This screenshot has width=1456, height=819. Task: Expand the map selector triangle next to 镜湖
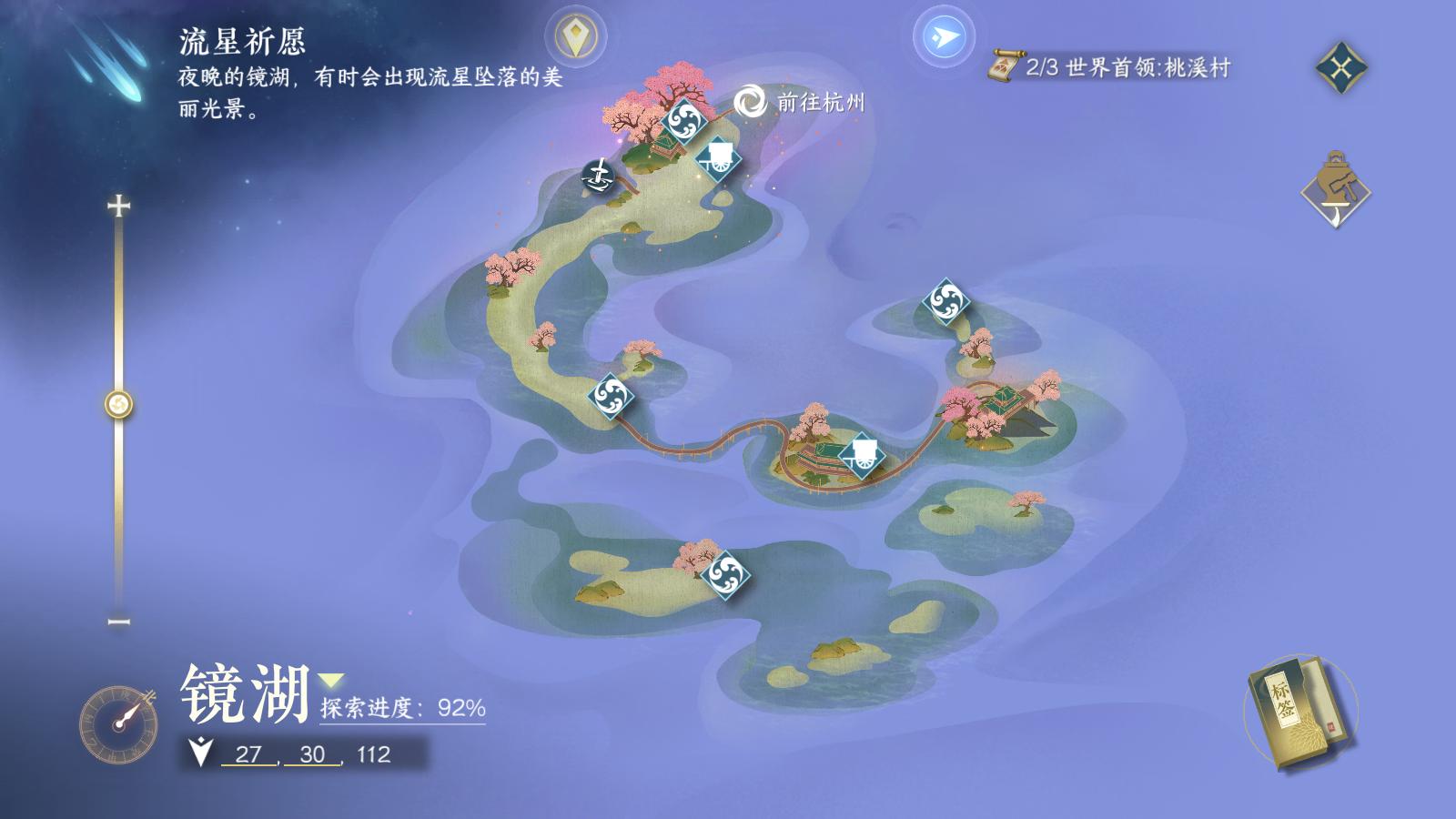[x=329, y=679]
